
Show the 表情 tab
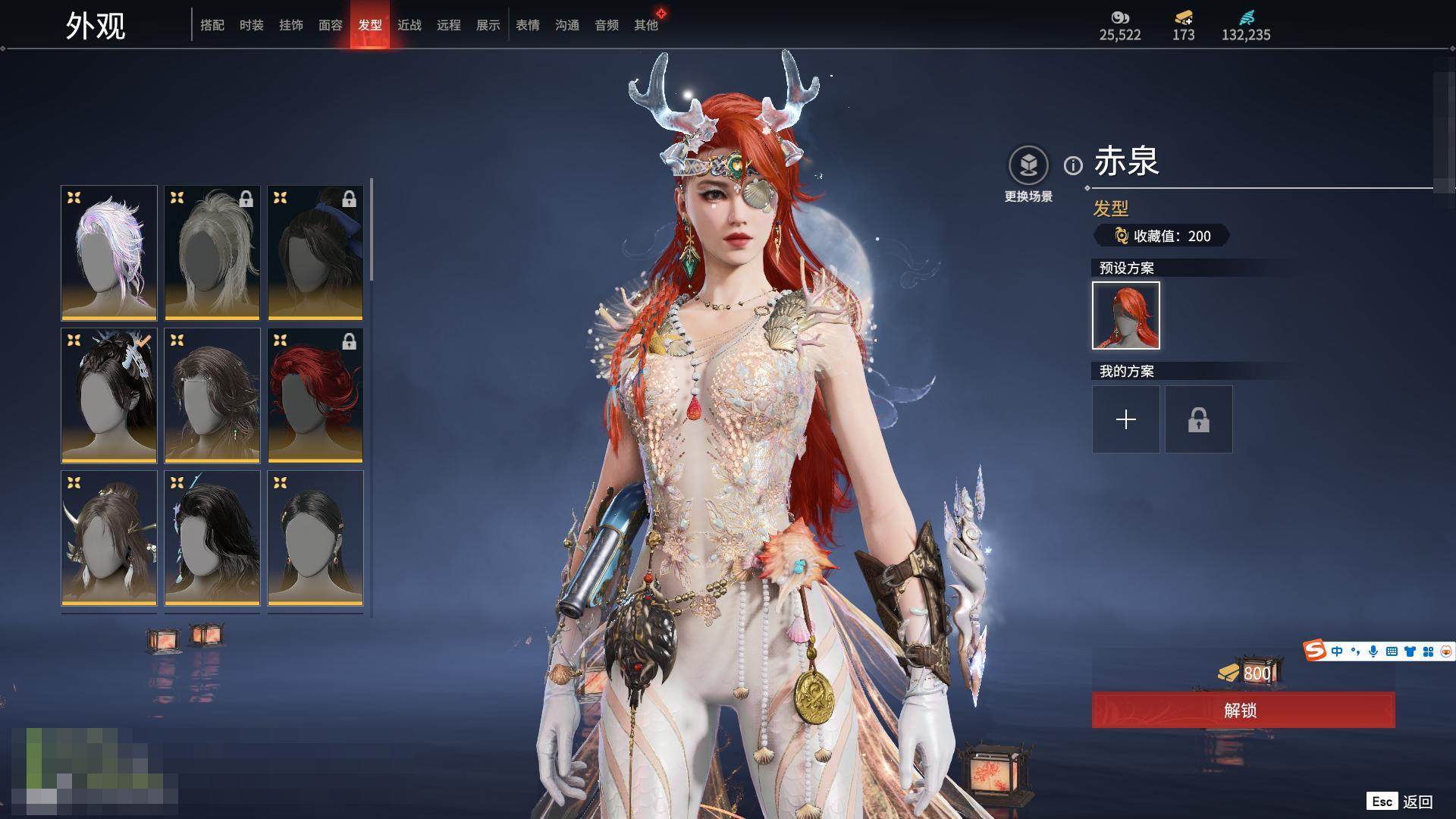coord(528,25)
